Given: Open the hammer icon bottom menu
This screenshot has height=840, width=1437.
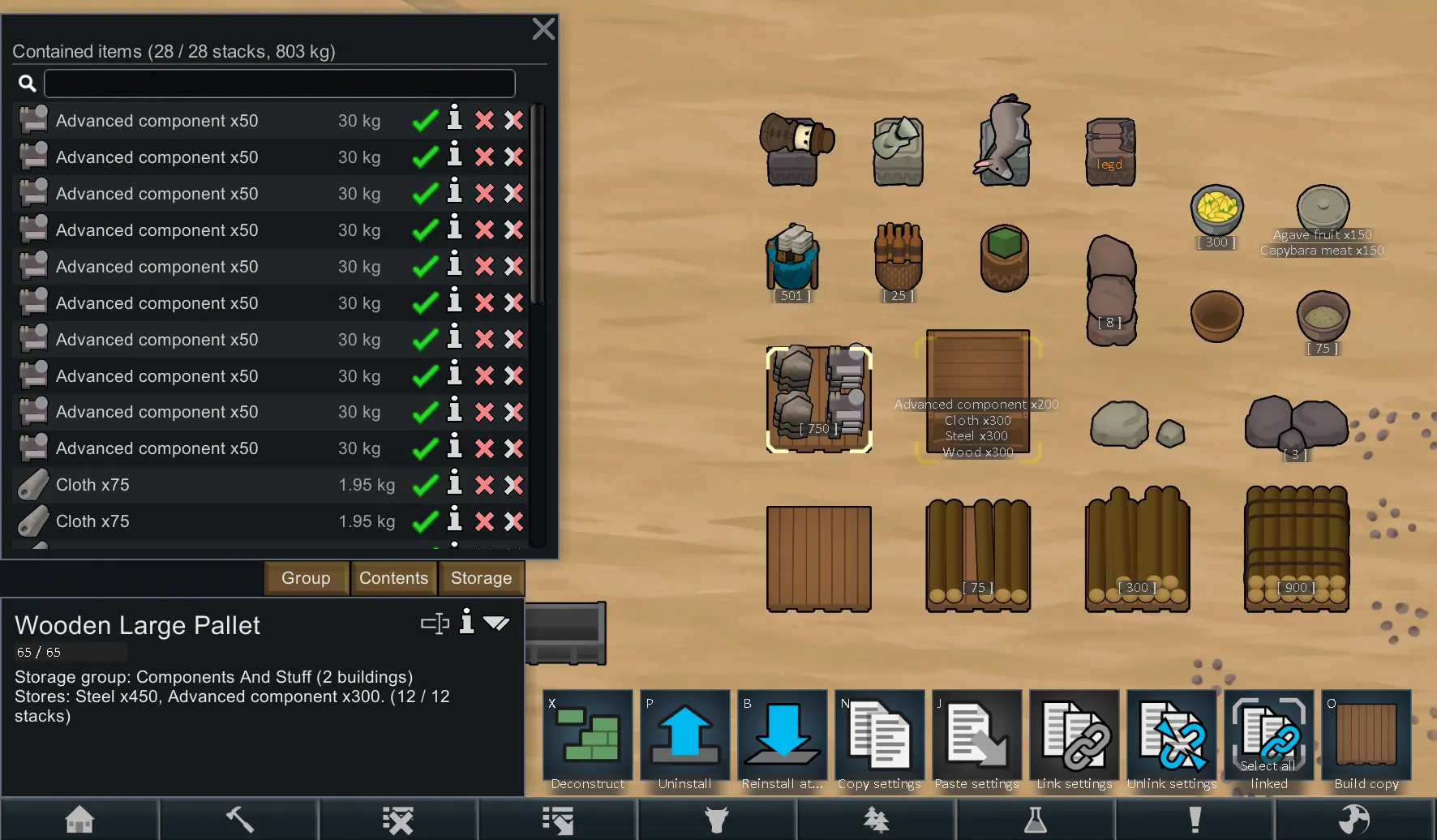Looking at the screenshot, I should pos(239,820).
